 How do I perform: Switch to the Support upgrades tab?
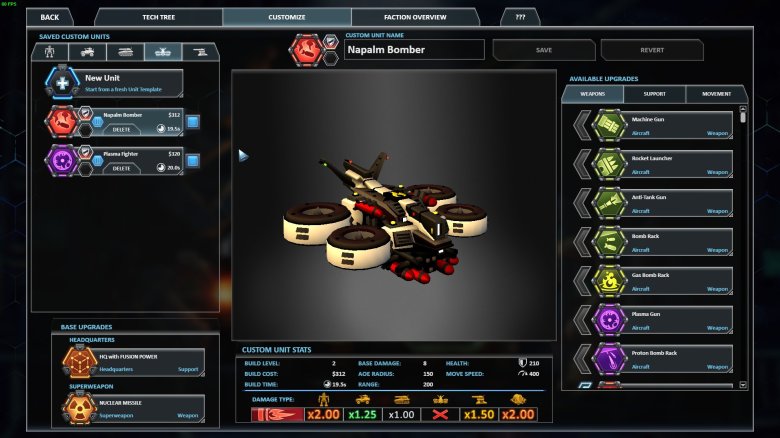pos(655,94)
